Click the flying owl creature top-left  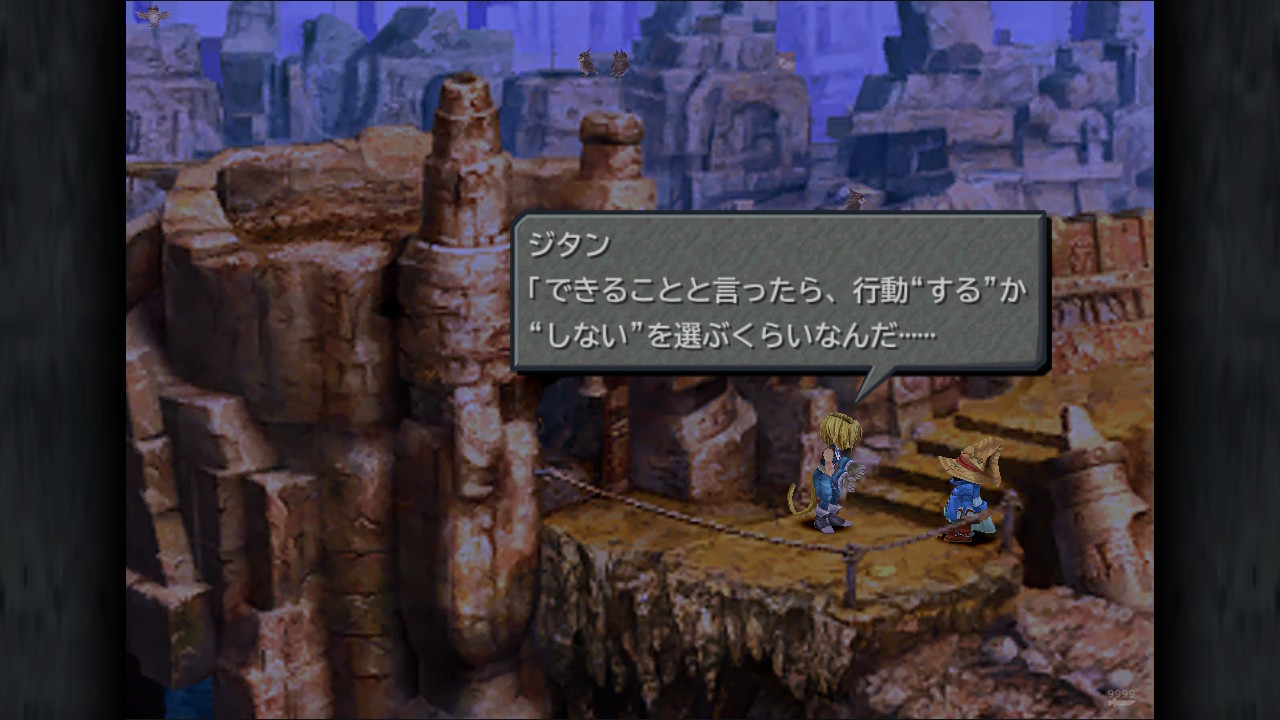coord(152,15)
